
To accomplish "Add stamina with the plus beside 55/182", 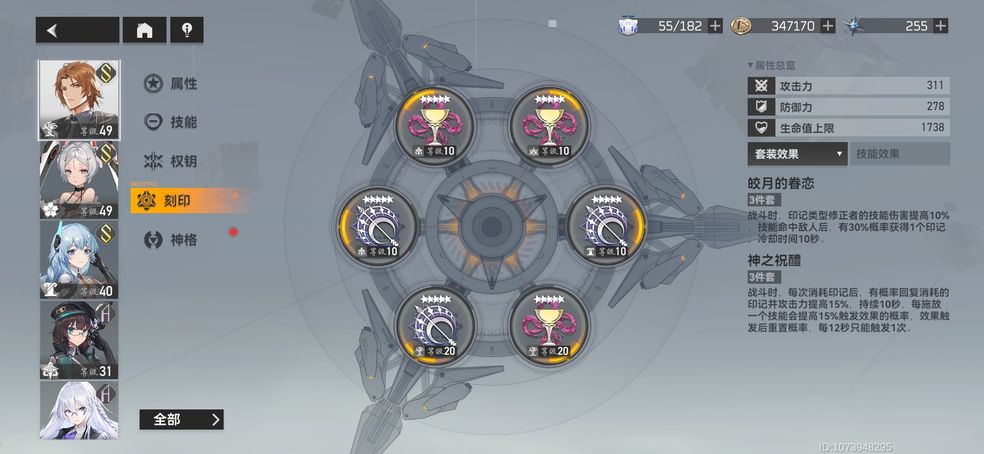I will [715, 26].
